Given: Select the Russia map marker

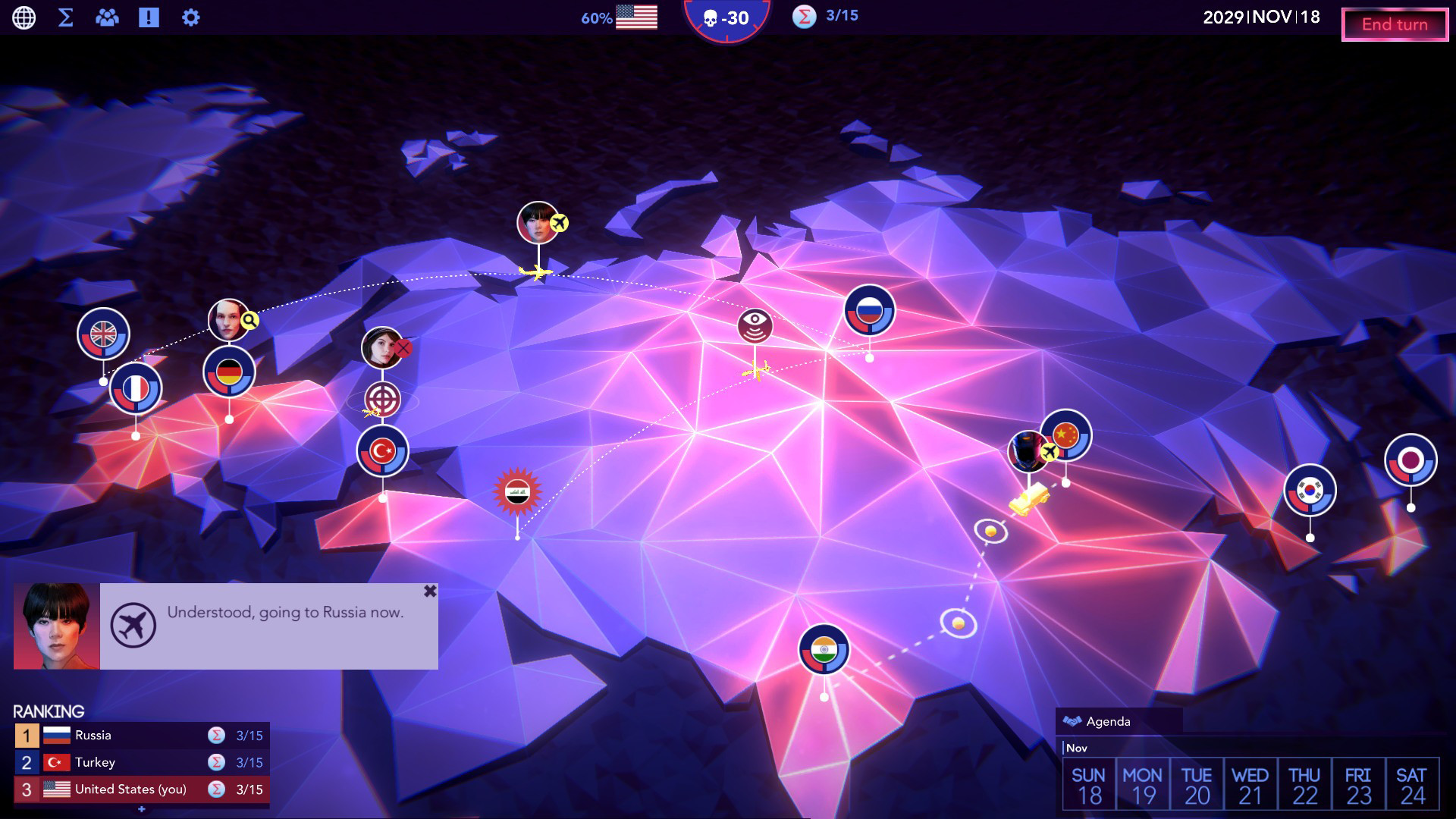Looking at the screenshot, I should pyautogui.click(x=869, y=310).
